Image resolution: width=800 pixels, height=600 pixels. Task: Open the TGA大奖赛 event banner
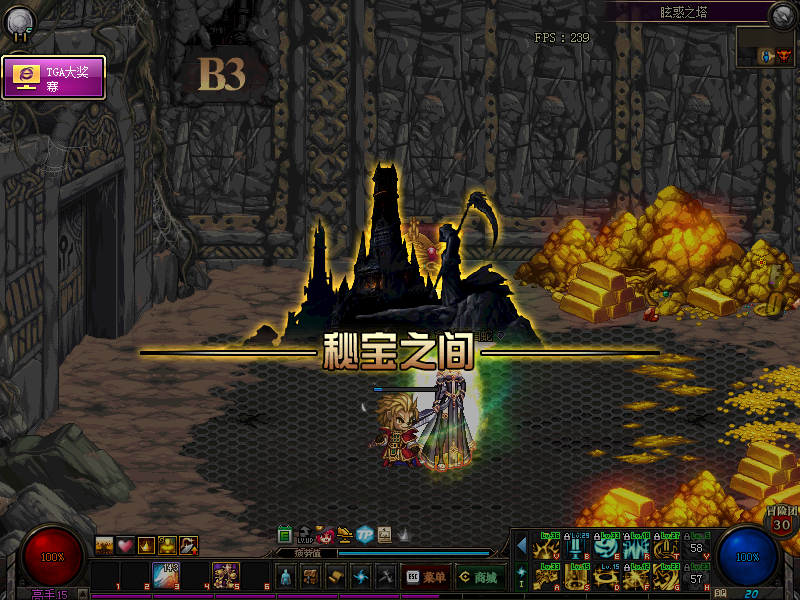click(54, 77)
